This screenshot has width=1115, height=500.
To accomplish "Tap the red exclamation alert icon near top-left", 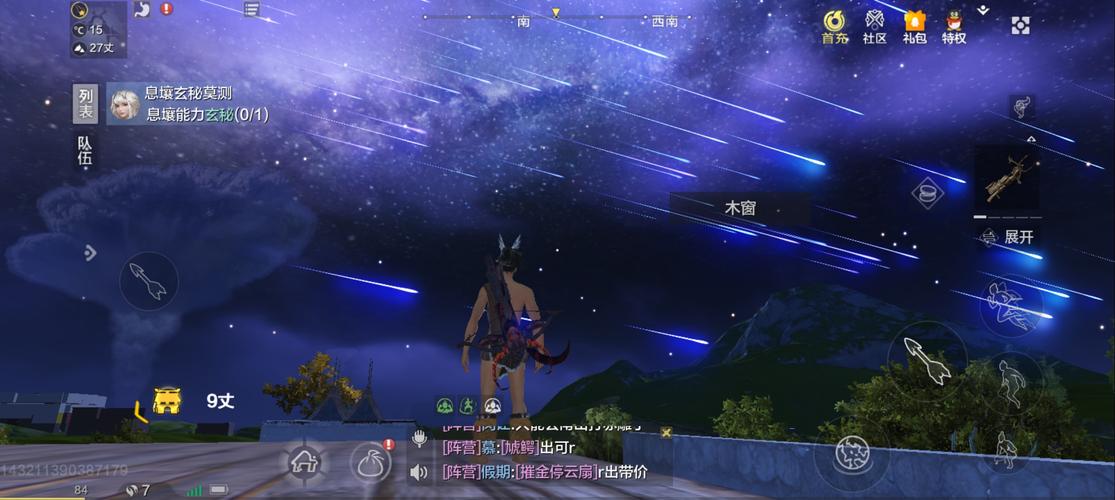I will 166,9.
